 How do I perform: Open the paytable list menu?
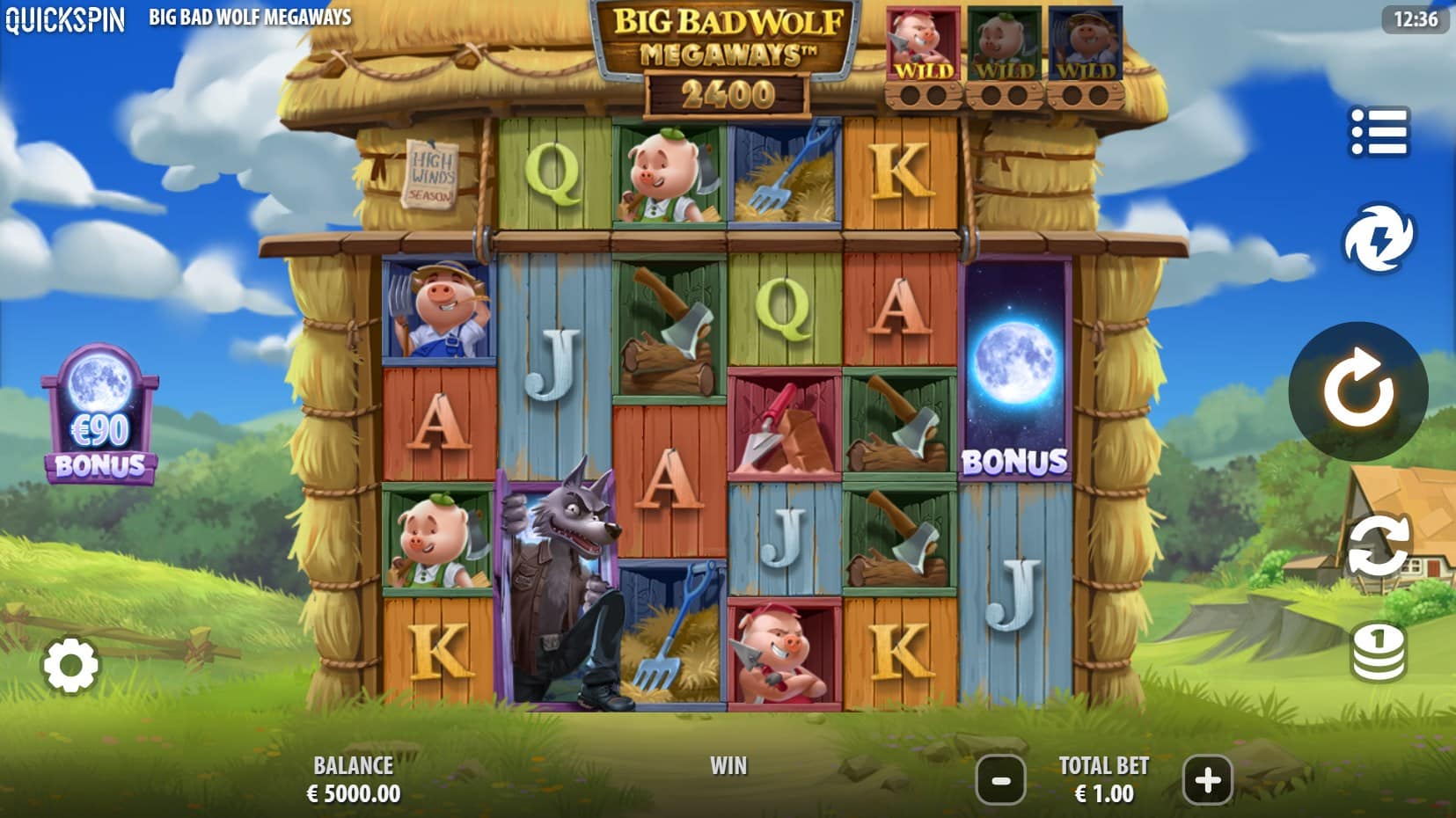tap(1379, 133)
